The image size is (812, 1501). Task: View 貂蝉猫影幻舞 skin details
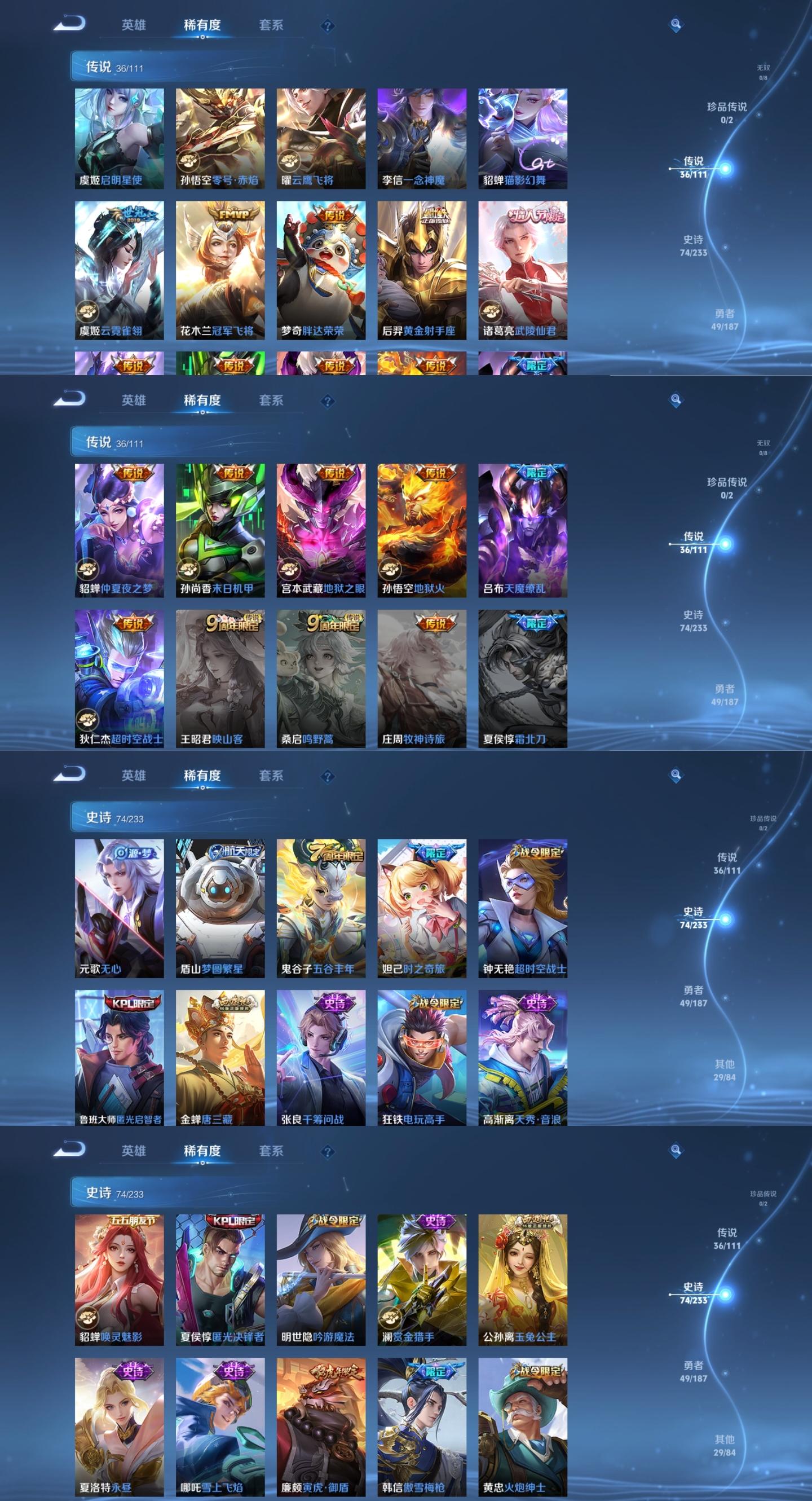(x=523, y=138)
